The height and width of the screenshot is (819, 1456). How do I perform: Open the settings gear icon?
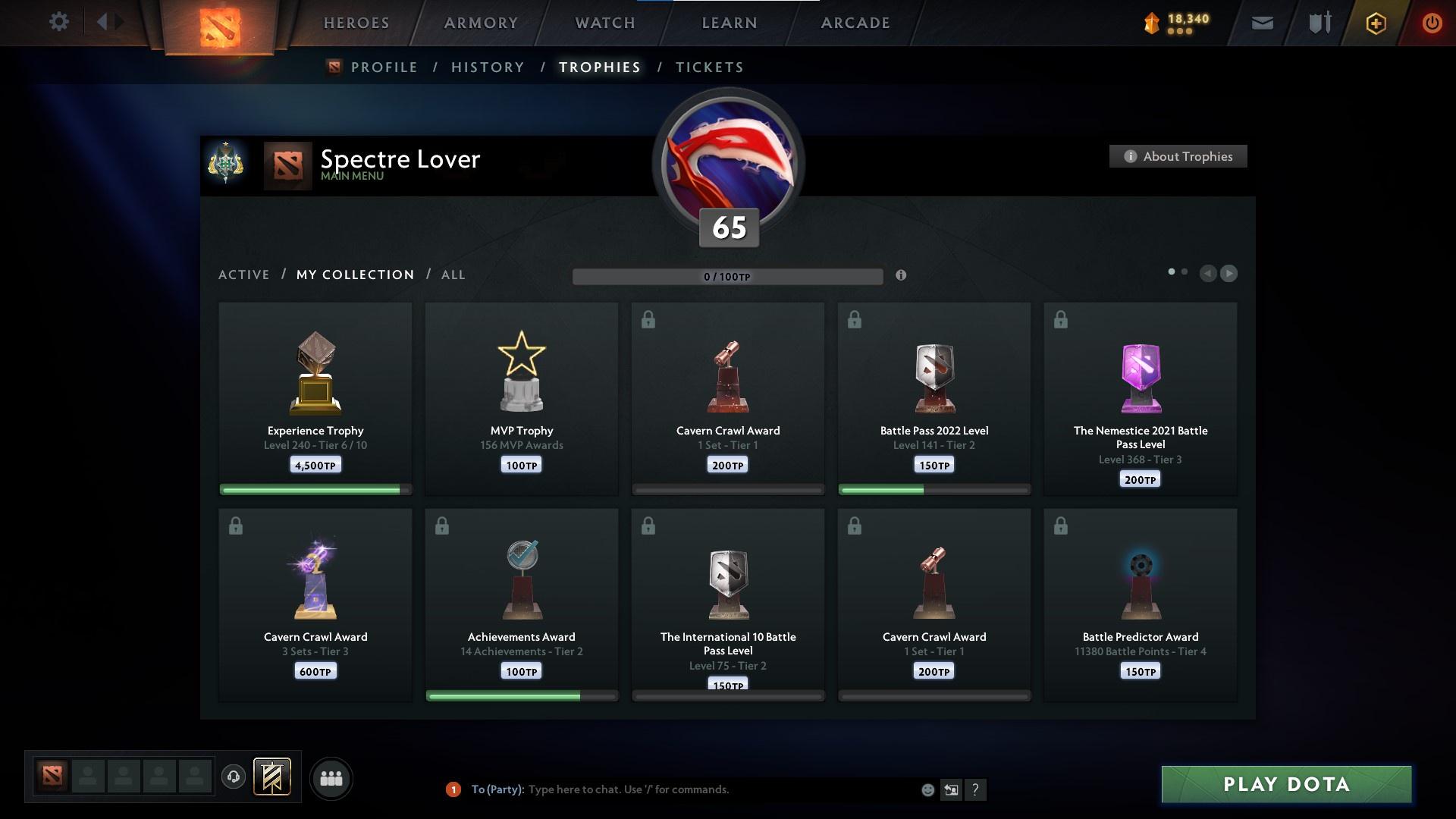(59, 22)
